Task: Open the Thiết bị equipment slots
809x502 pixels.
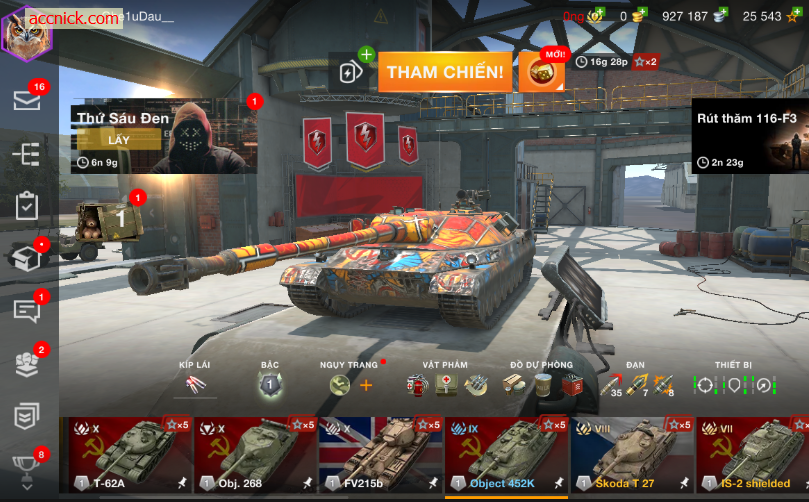Action: (734, 384)
